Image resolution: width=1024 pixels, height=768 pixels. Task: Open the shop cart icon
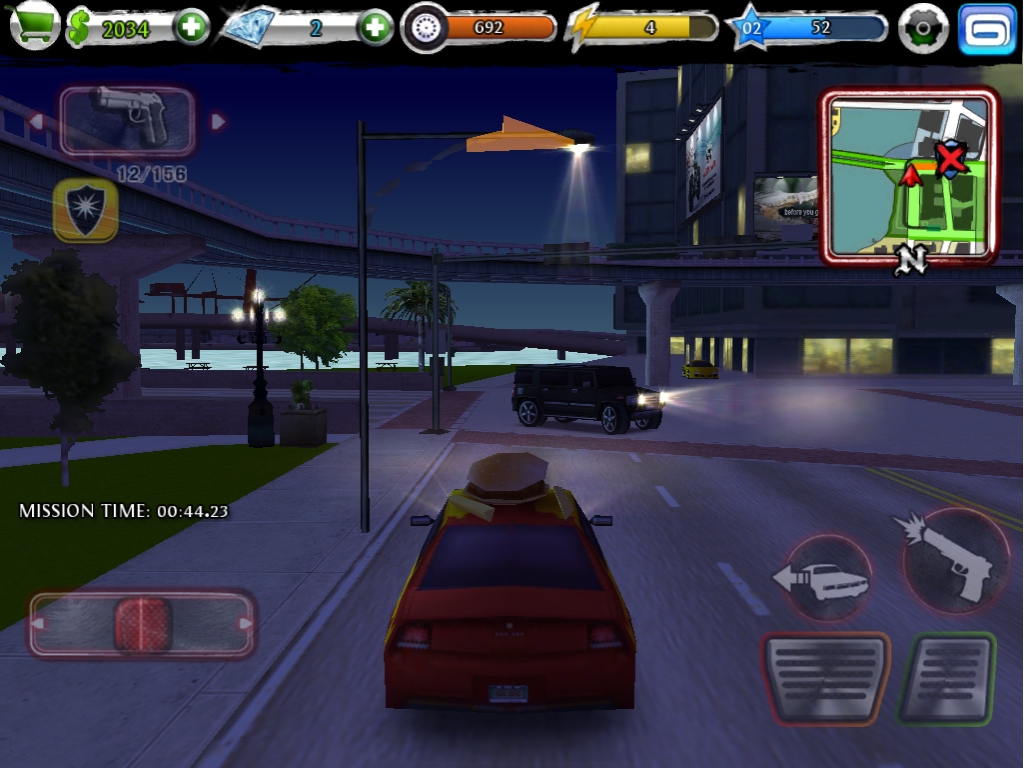click(x=34, y=27)
